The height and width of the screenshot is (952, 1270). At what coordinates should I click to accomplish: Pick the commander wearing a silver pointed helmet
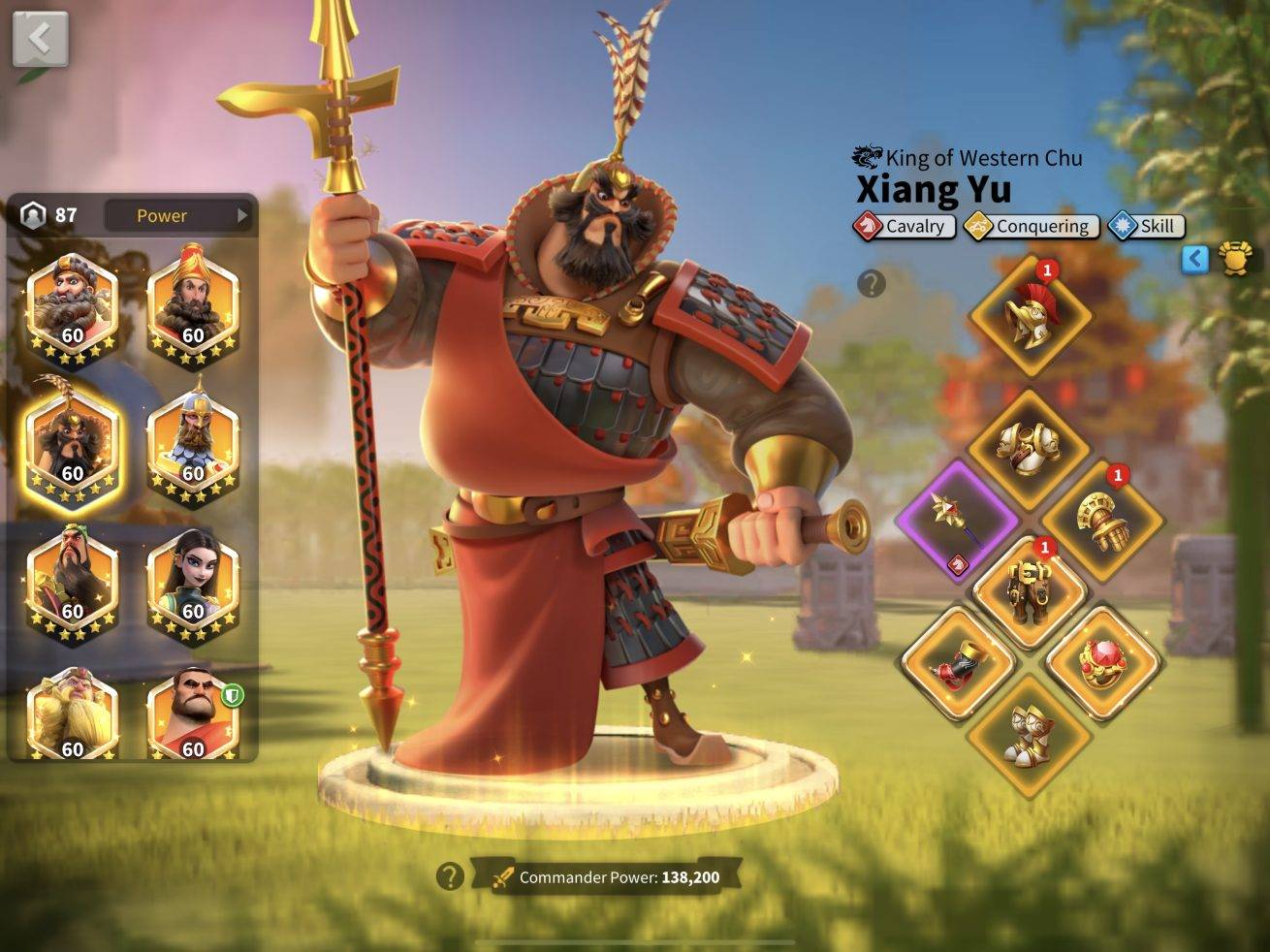coord(193,443)
